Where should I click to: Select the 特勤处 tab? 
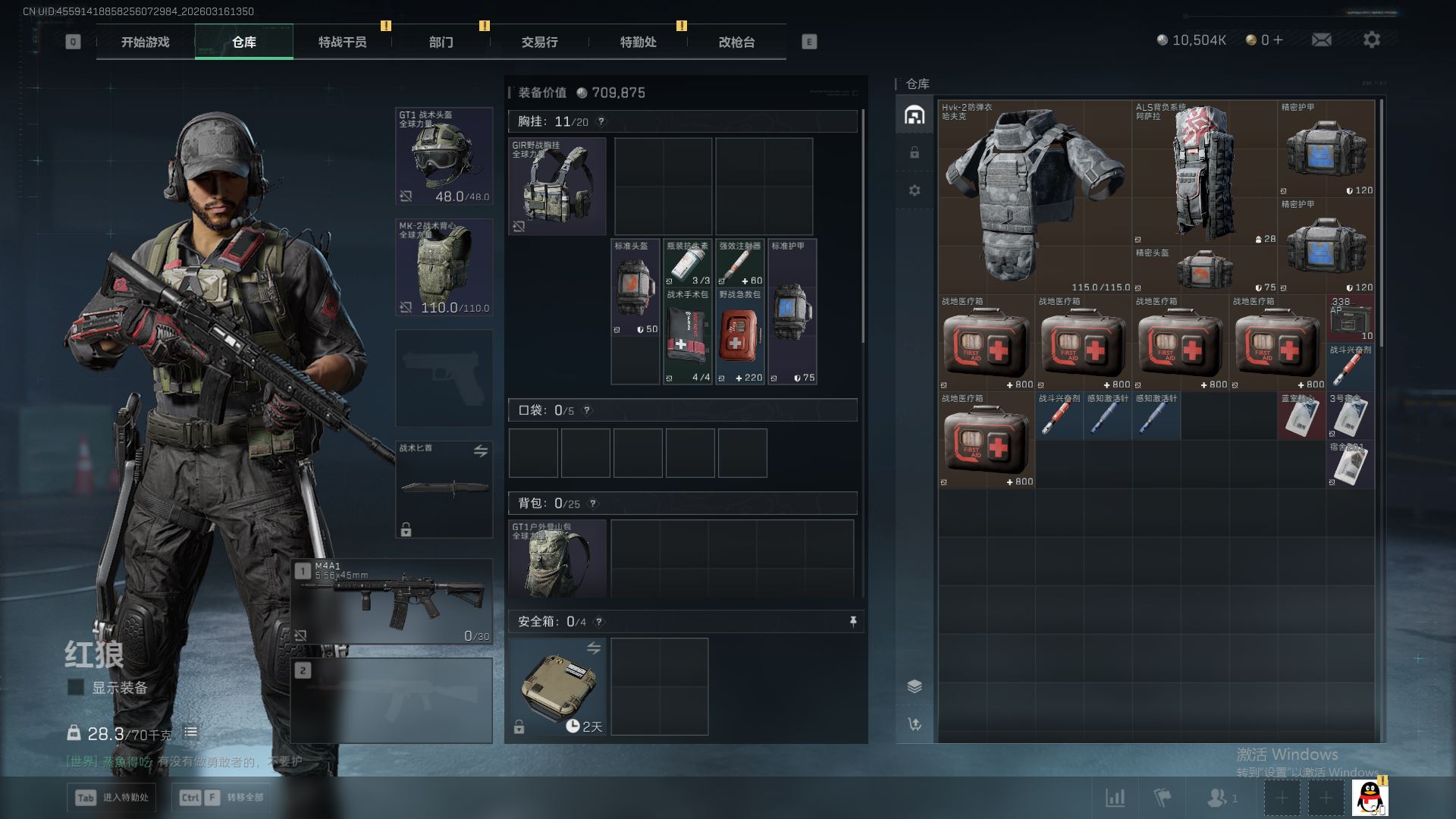tap(638, 42)
